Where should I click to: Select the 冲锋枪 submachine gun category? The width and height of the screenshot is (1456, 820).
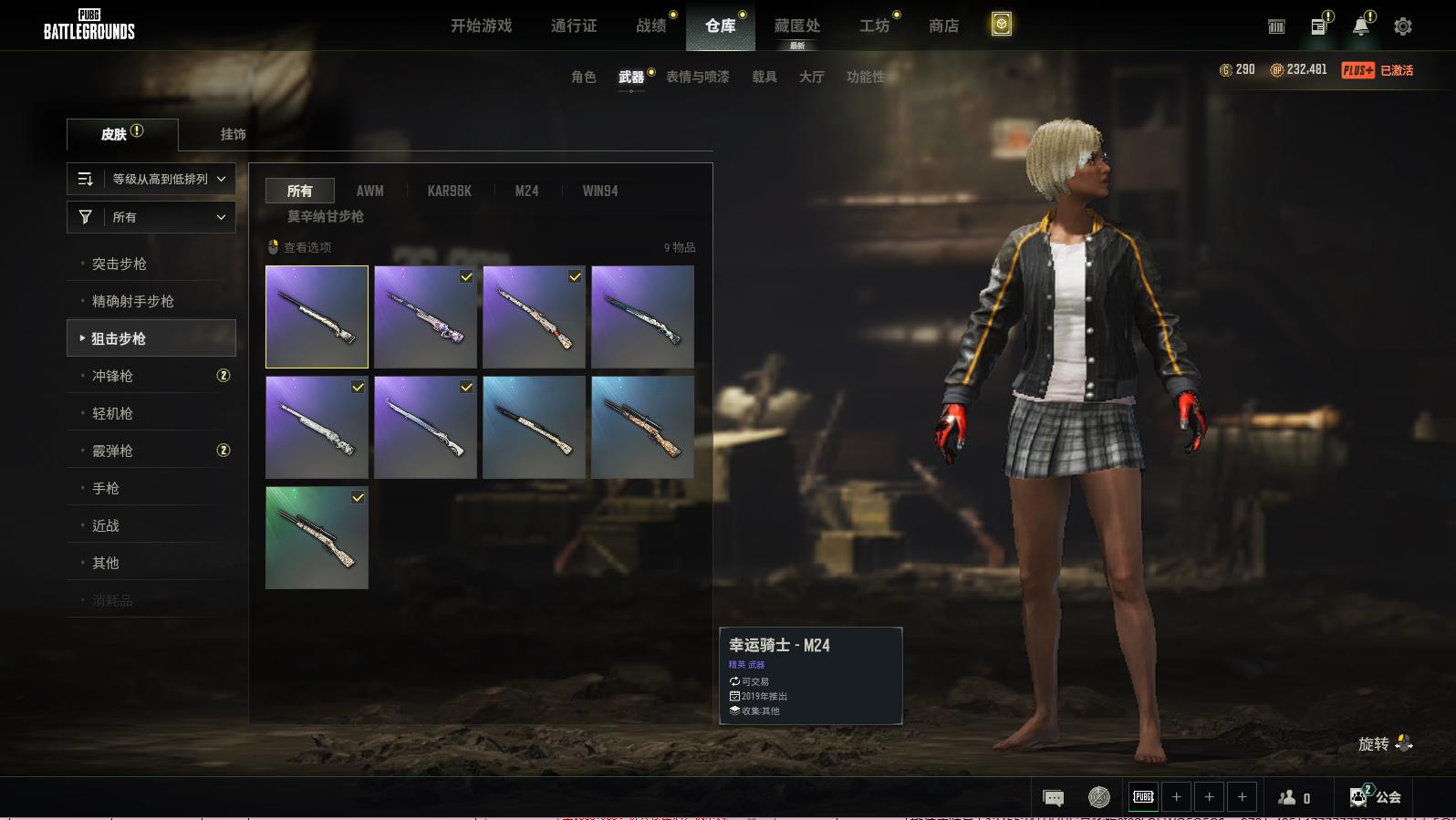coord(112,376)
